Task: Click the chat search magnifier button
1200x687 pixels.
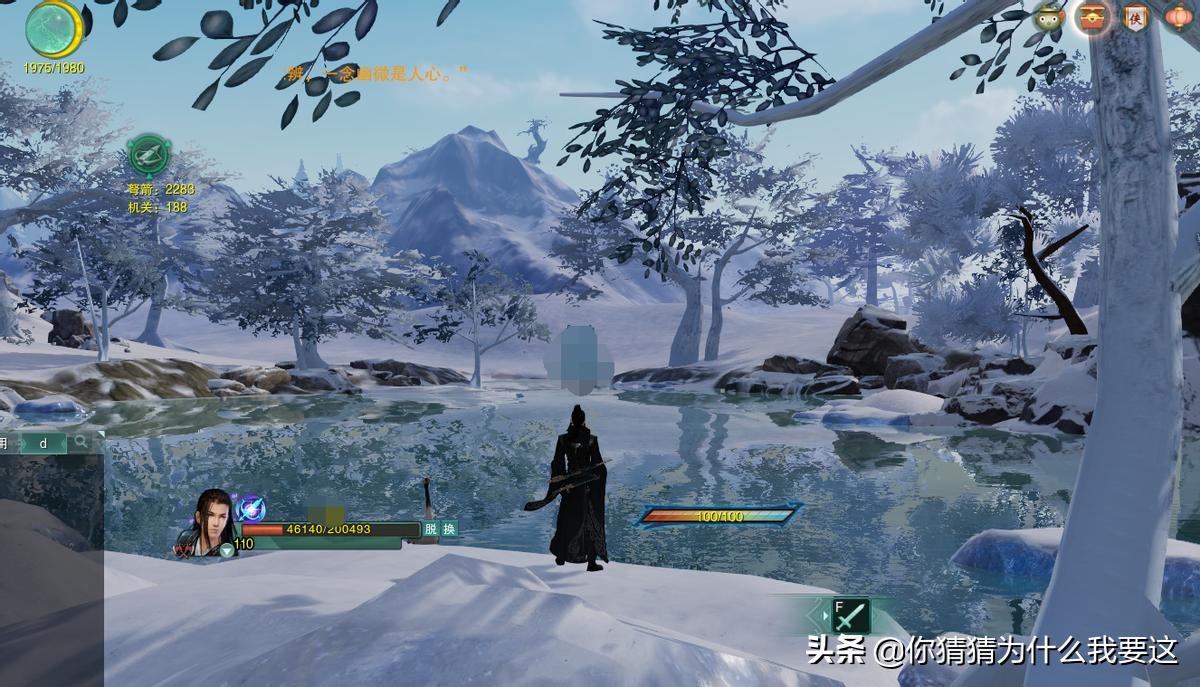Action: coord(81,441)
